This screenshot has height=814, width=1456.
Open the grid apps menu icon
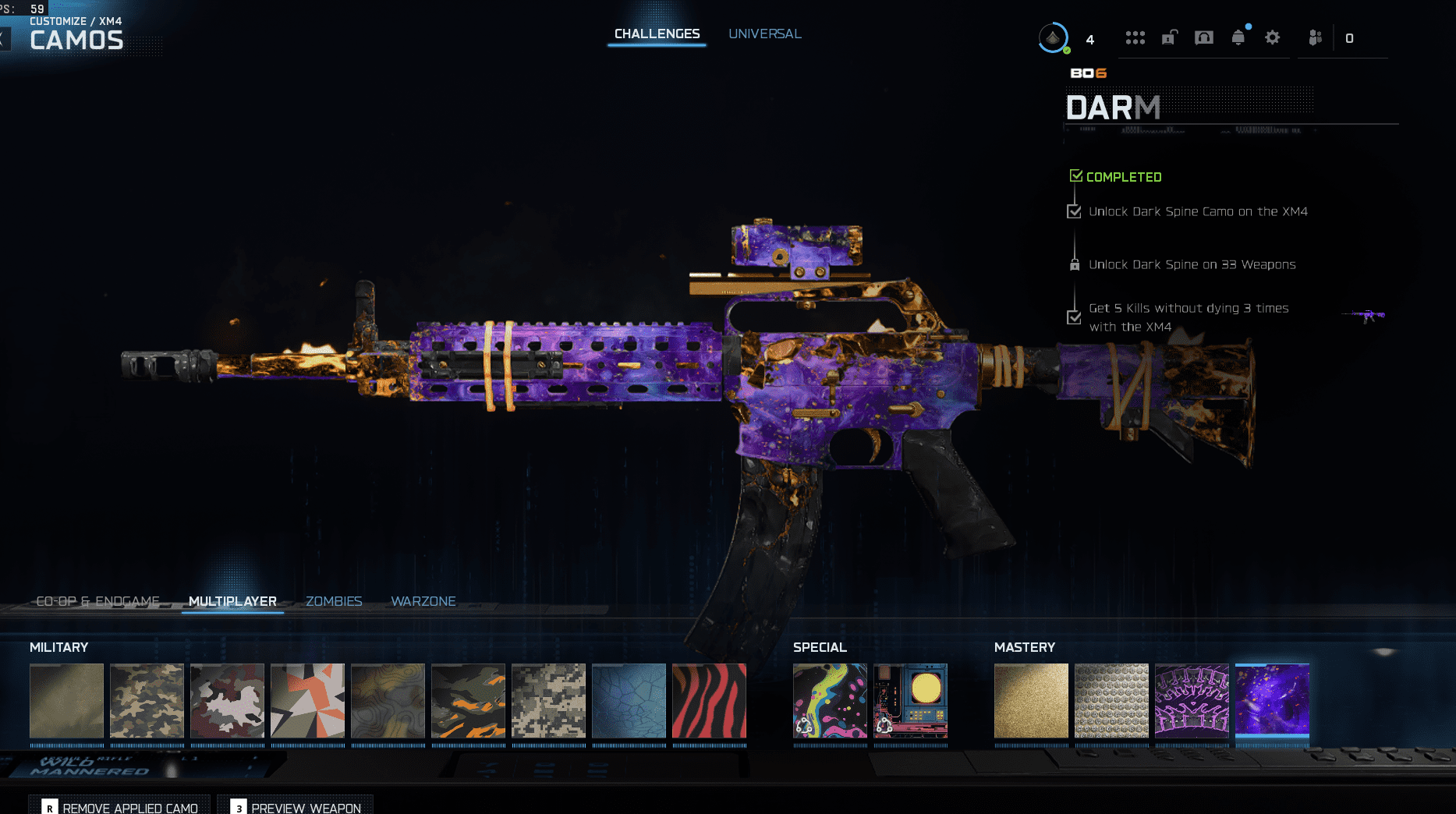pos(1135,37)
